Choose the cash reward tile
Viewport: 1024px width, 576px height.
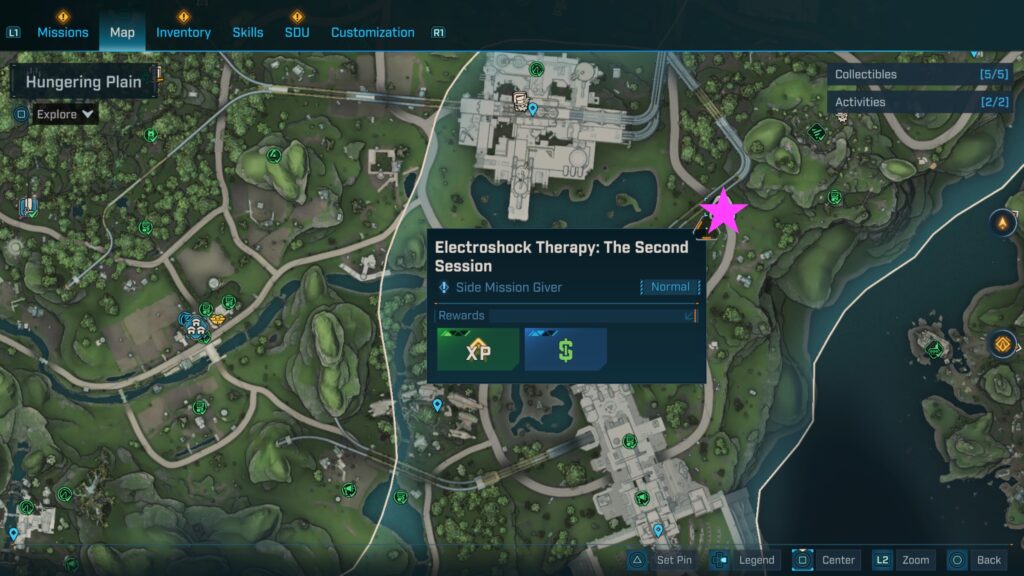[x=565, y=350]
